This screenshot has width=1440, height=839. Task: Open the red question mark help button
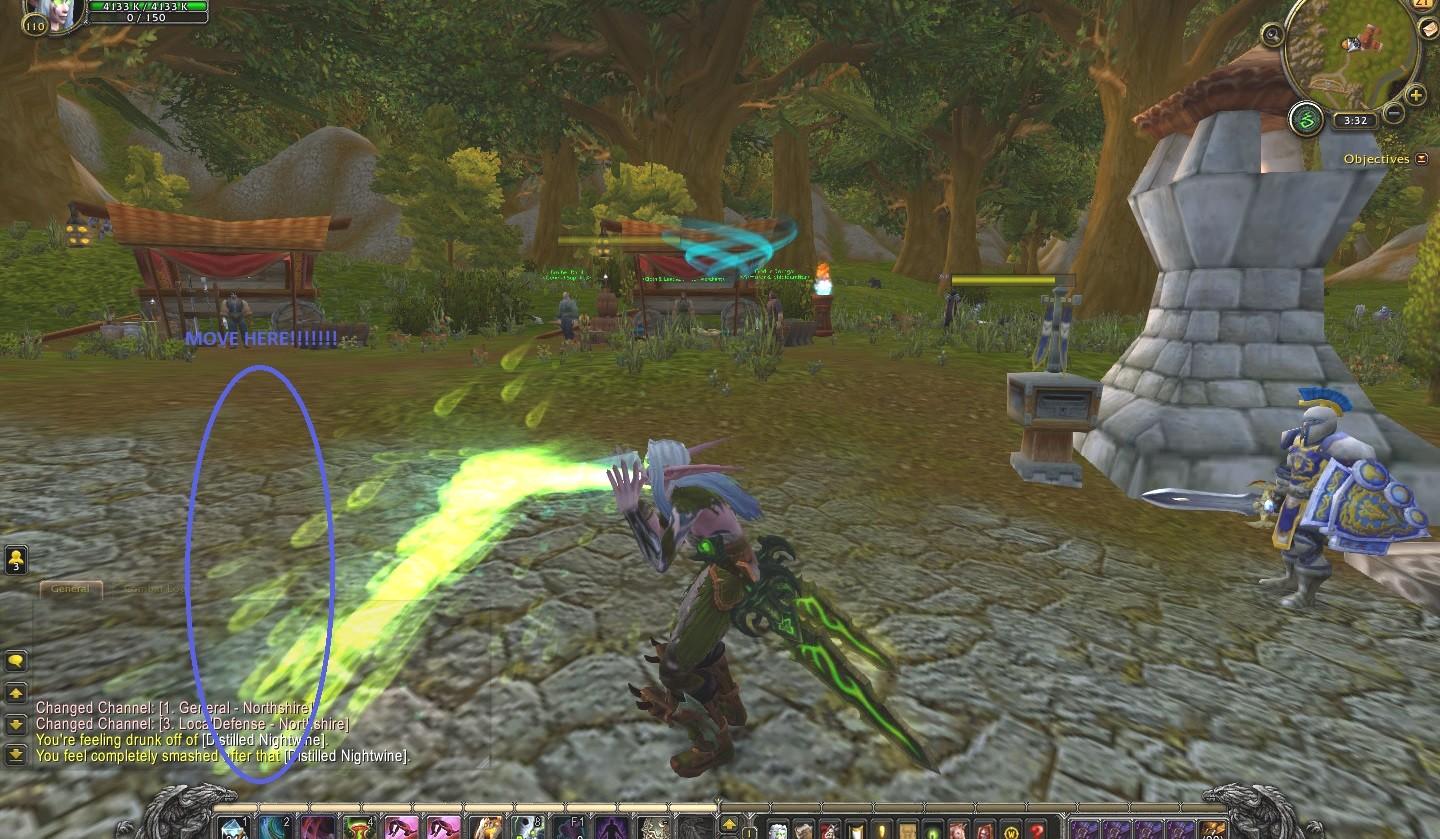1036,830
